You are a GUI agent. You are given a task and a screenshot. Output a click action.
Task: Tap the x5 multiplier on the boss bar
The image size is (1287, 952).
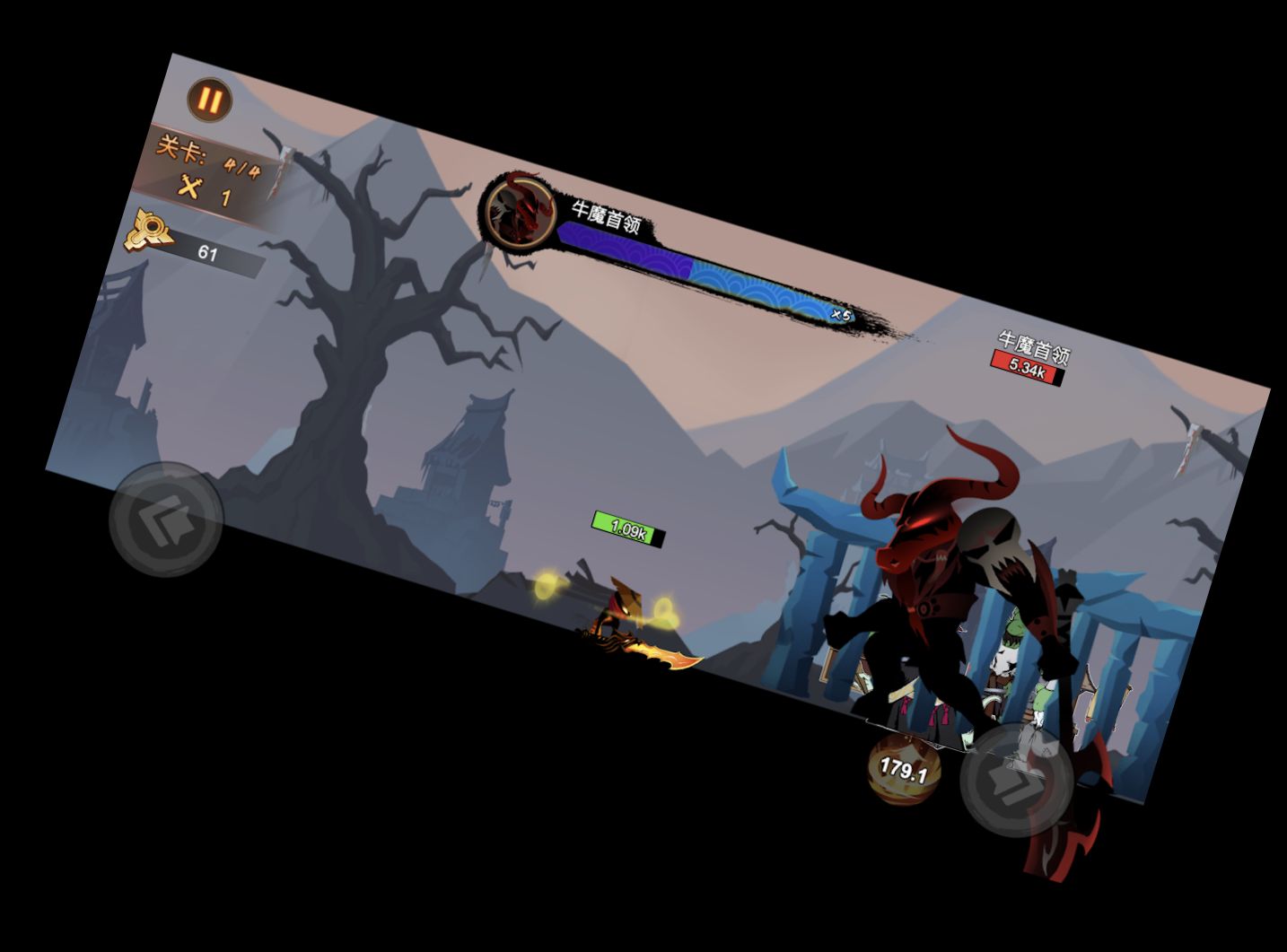840,316
